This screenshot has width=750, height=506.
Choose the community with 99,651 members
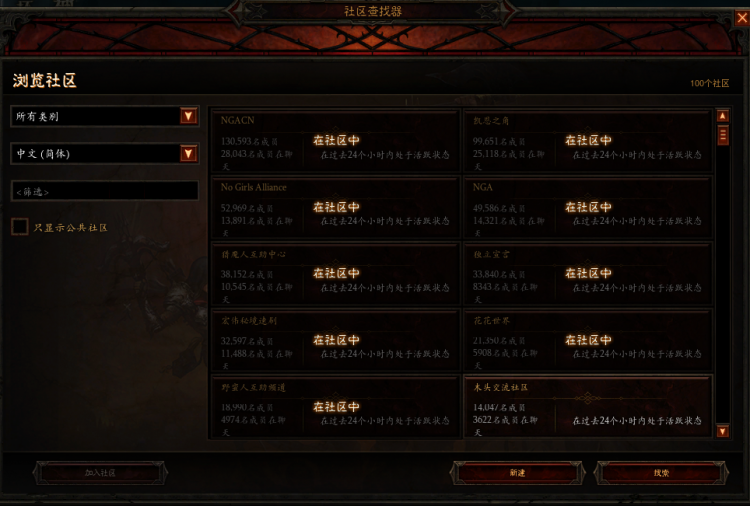[x=588, y=141]
